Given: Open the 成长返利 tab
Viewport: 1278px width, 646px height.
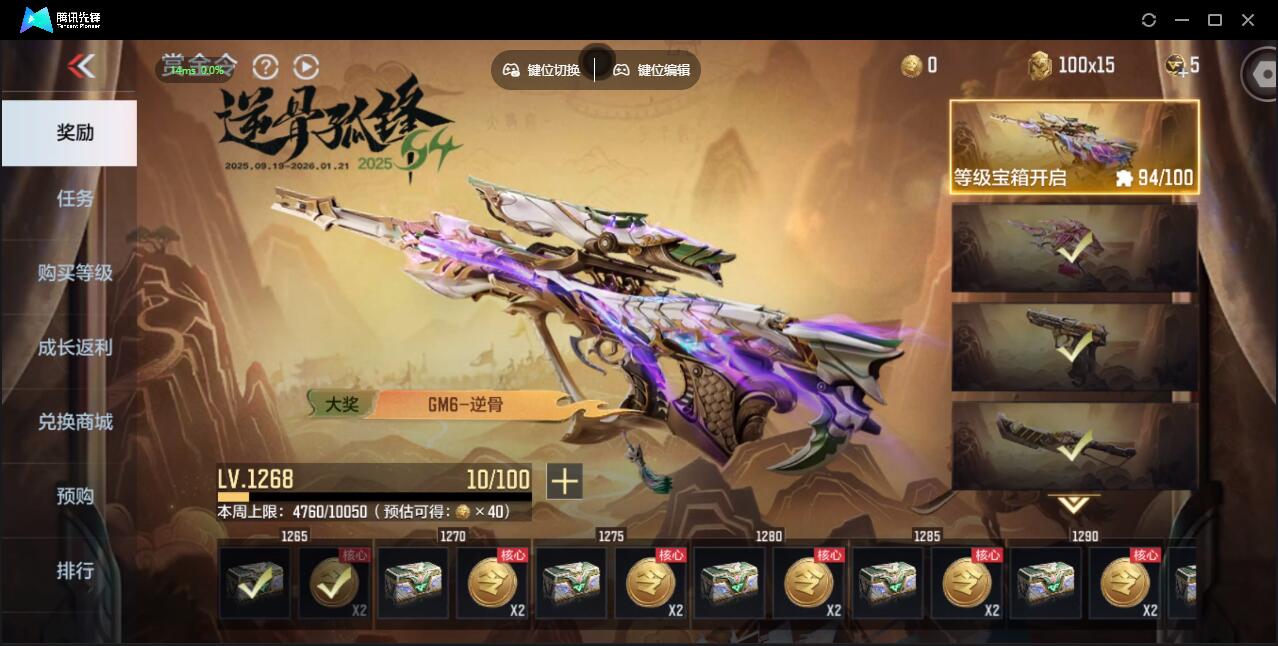Looking at the screenshot, I should (74, 347).
